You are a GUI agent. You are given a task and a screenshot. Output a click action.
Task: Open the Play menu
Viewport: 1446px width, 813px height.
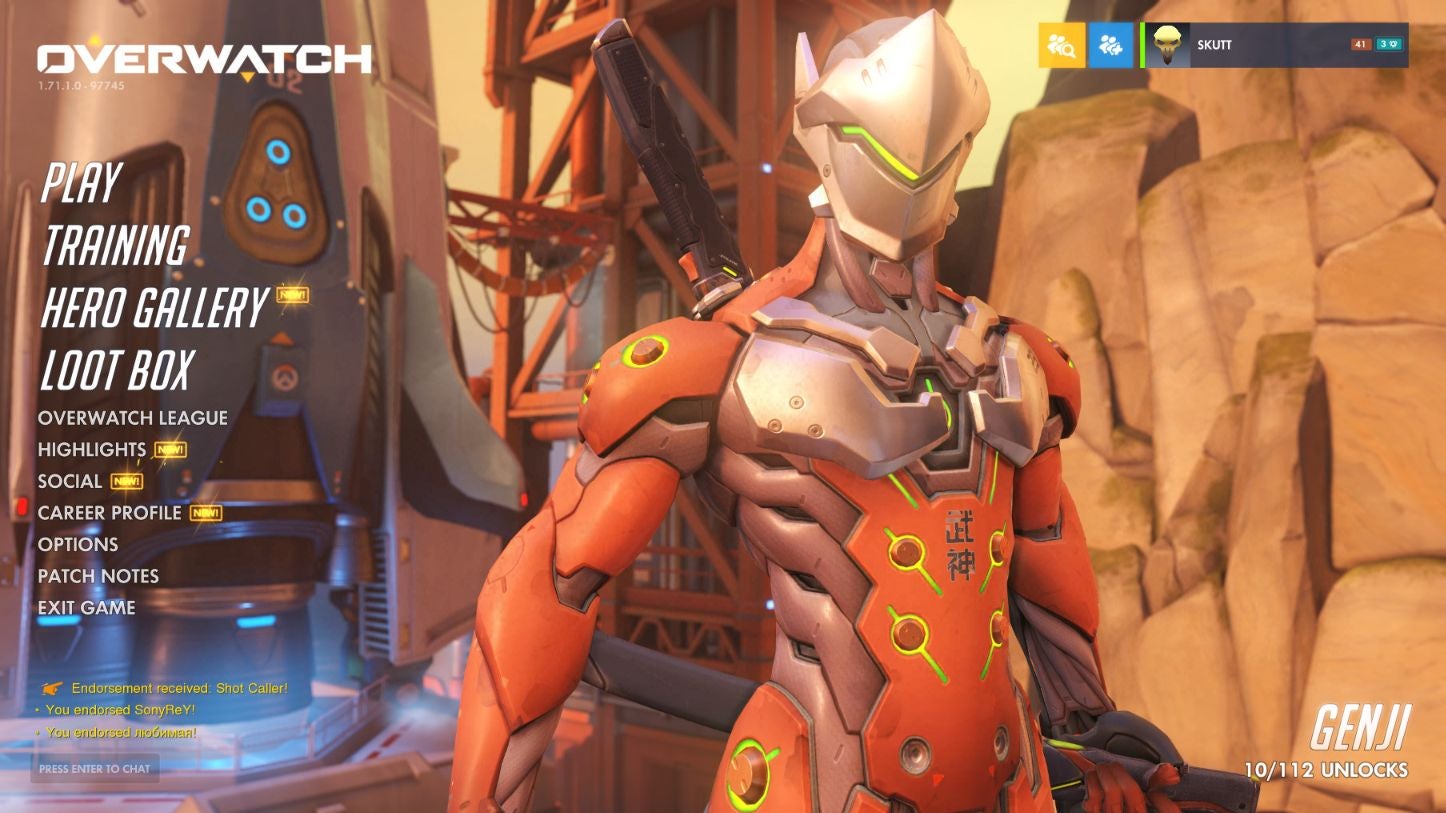point(81,183)
